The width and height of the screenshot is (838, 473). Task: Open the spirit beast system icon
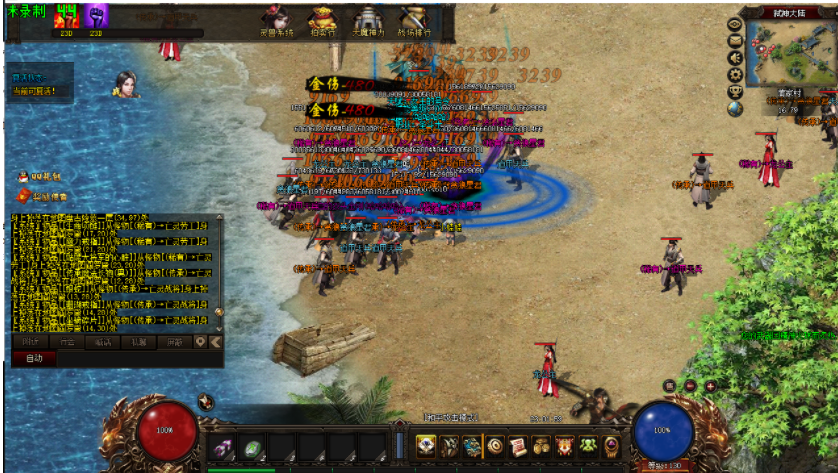tap(276, 20)
